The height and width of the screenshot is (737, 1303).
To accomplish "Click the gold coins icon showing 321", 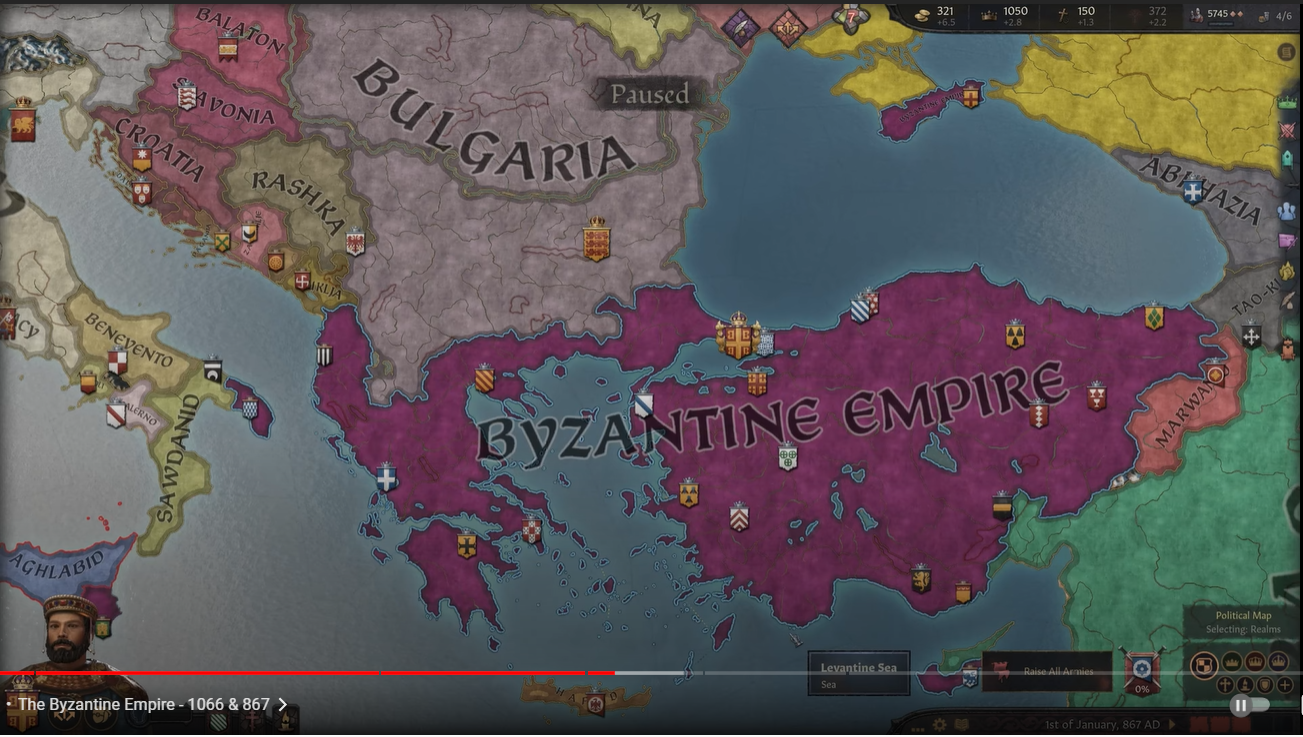I will point(923,15).
